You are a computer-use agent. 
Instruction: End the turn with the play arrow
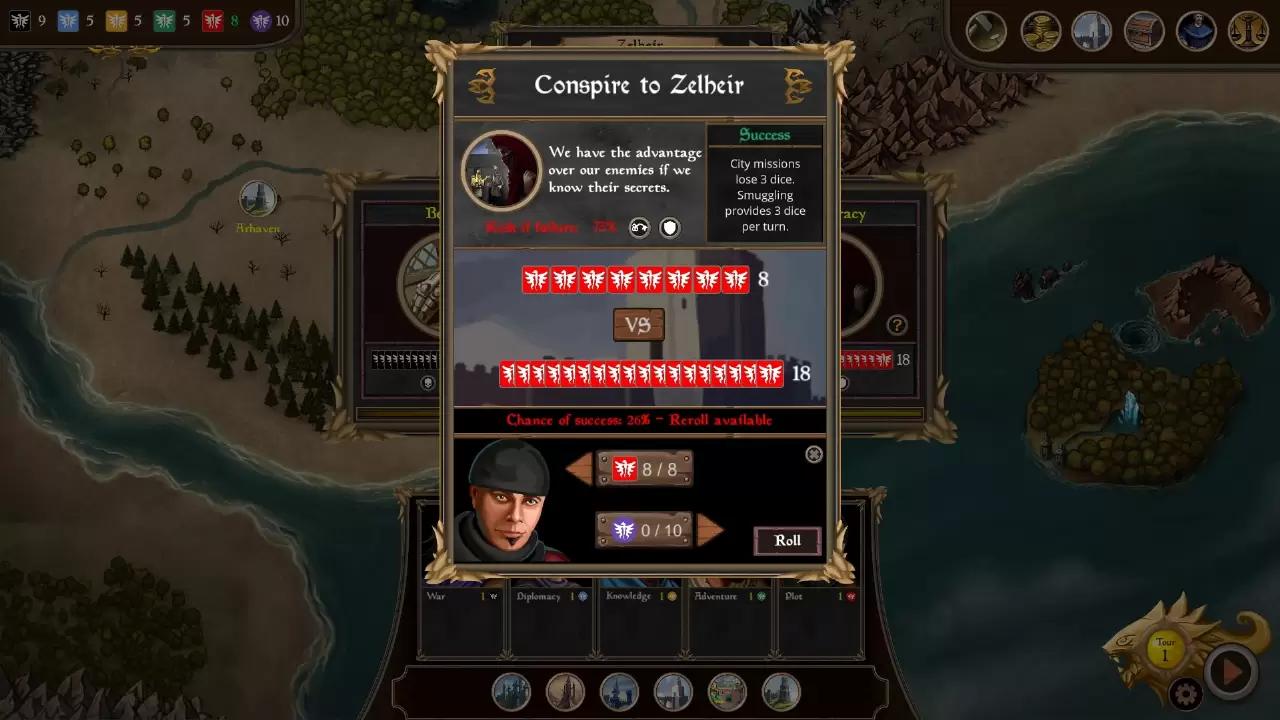pyautogui.click(x=1230, y=672)
